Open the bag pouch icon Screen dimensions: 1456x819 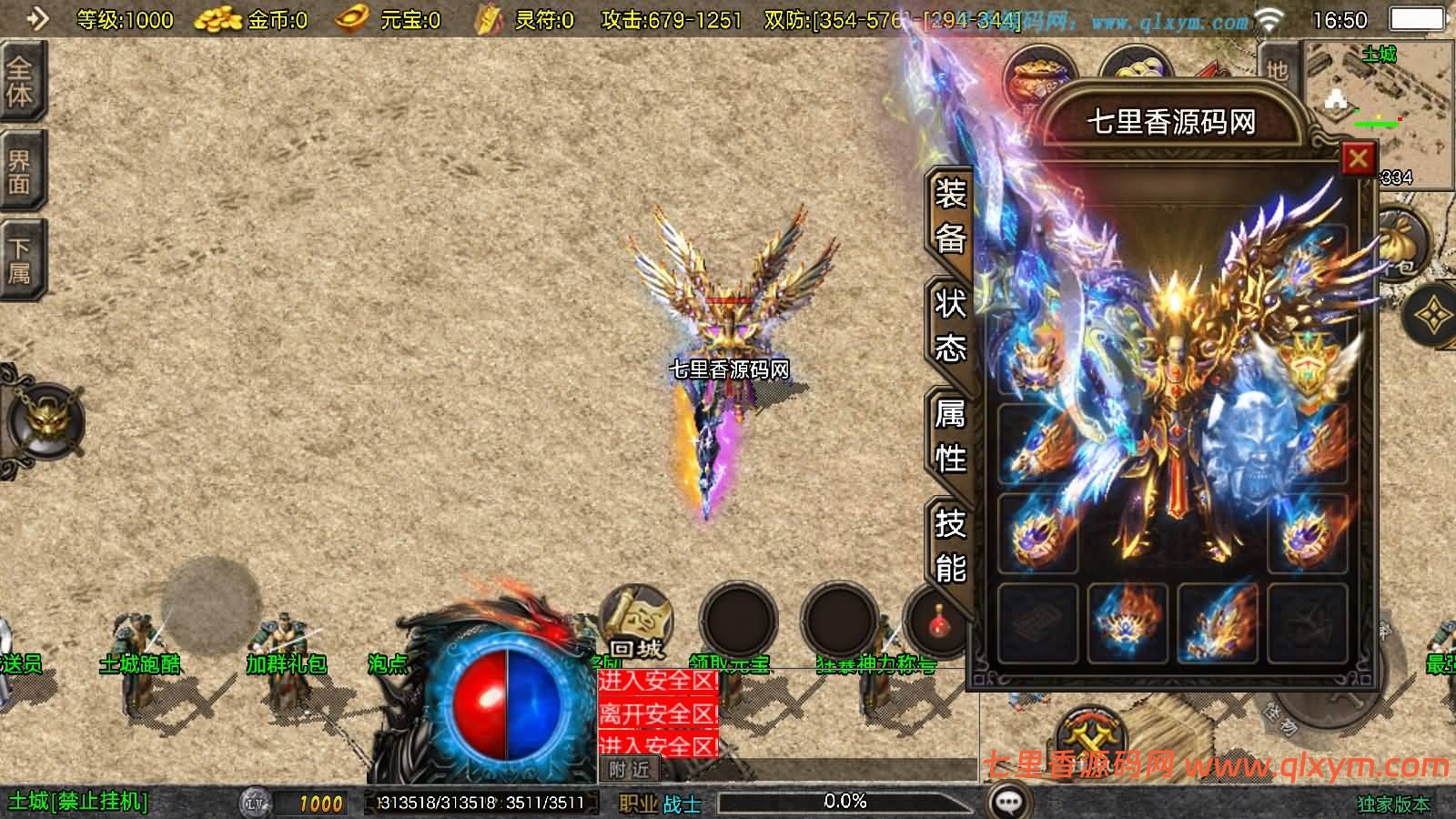pos(1400,243)
